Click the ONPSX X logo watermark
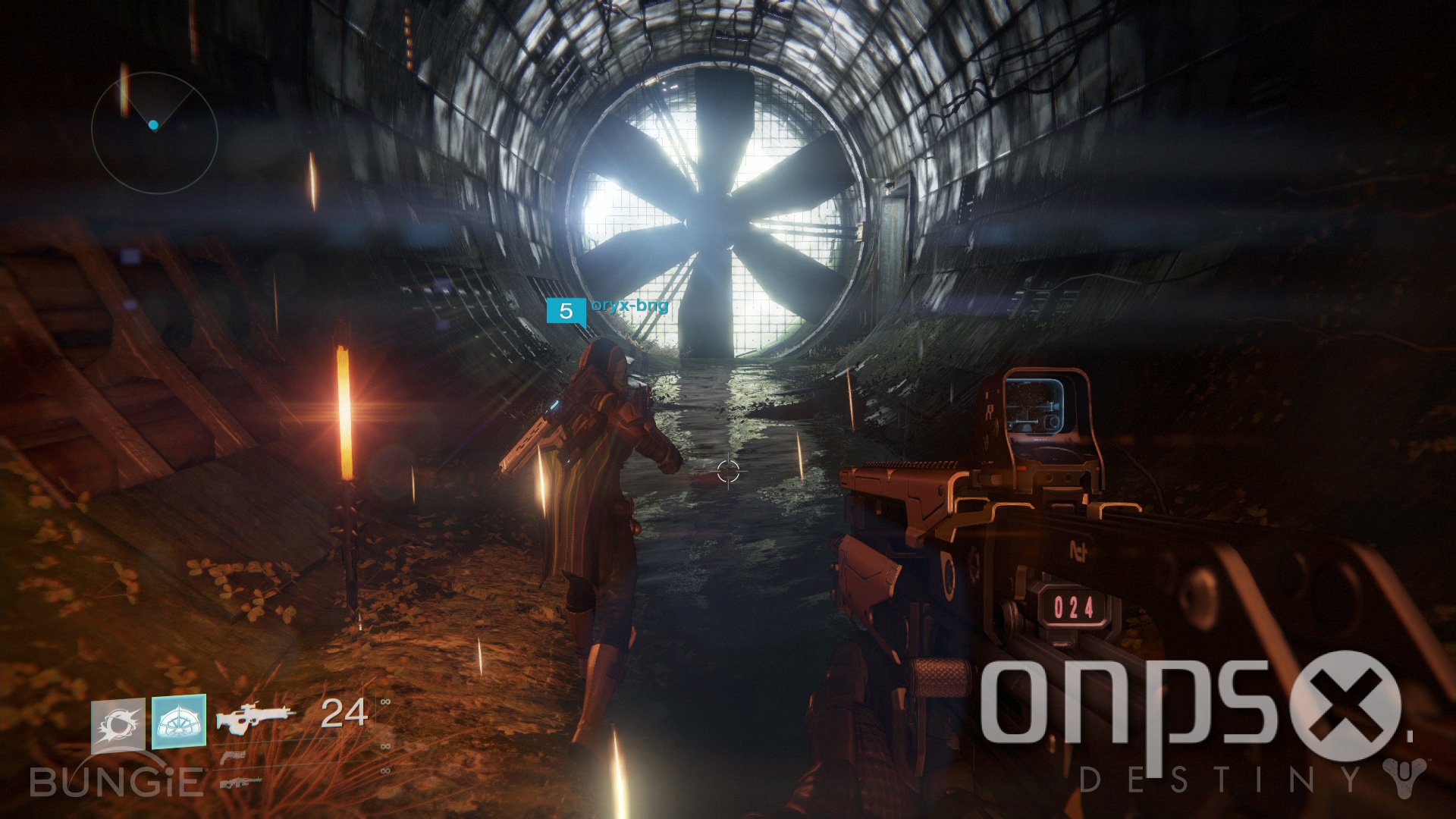 point(1342,704)
